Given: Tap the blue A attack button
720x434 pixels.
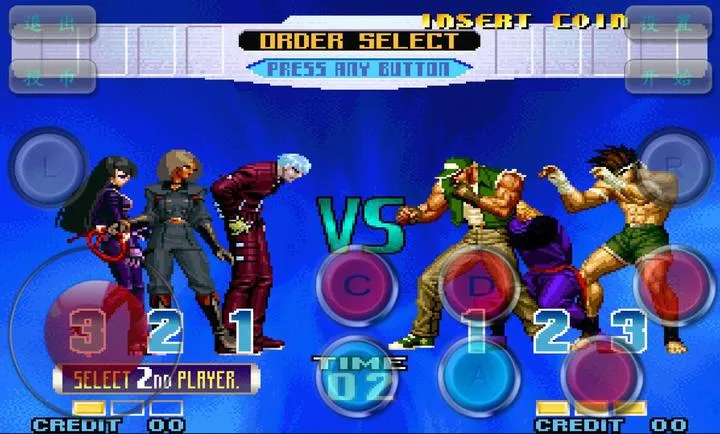Looking at the screenshot, I should [x=480, y=378].
